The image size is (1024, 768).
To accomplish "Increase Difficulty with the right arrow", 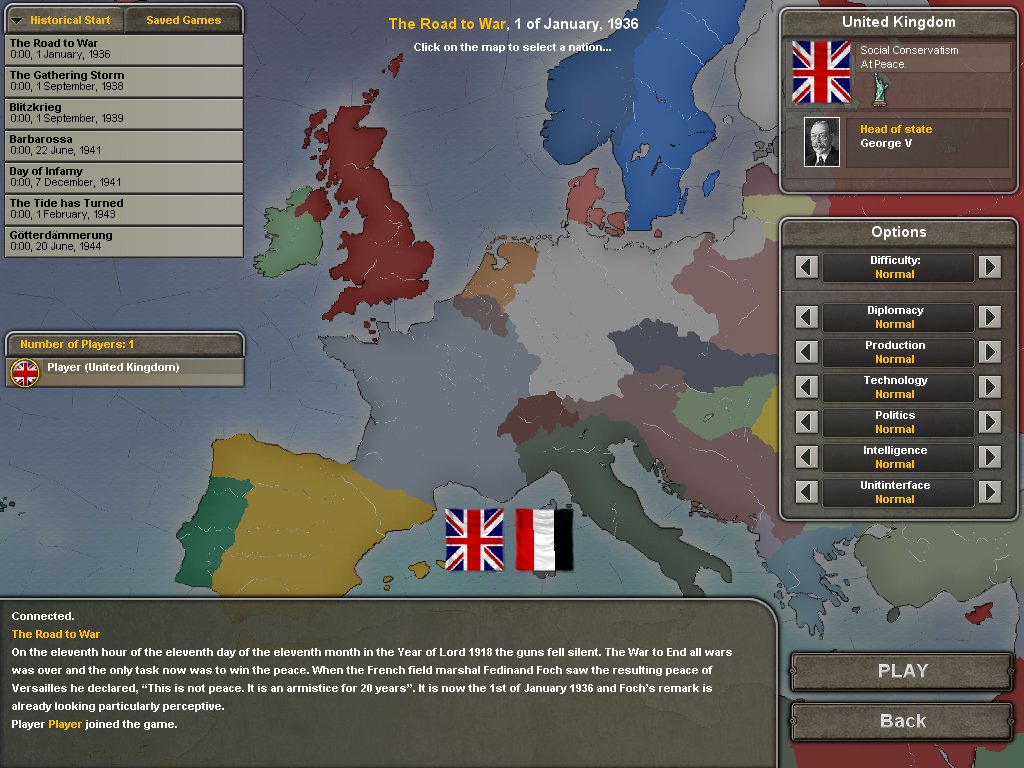I will pos(989,267).
